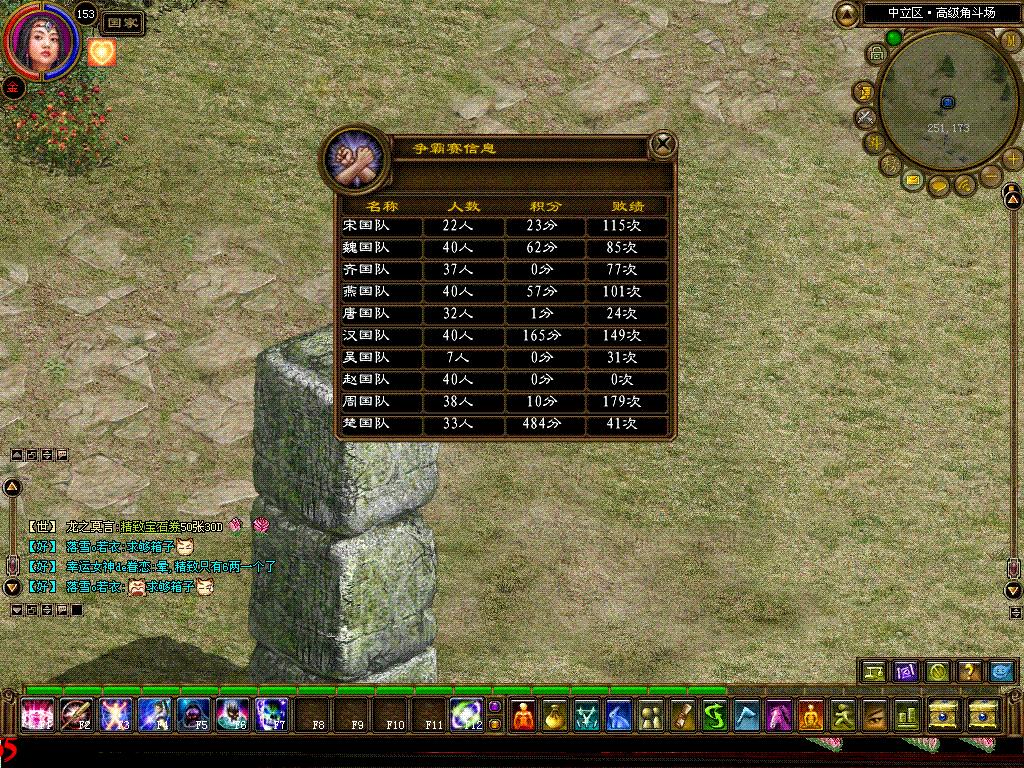The image size is (1024, 768).
Task: Click the orange meditating monk icon
Action: [523, 716]
